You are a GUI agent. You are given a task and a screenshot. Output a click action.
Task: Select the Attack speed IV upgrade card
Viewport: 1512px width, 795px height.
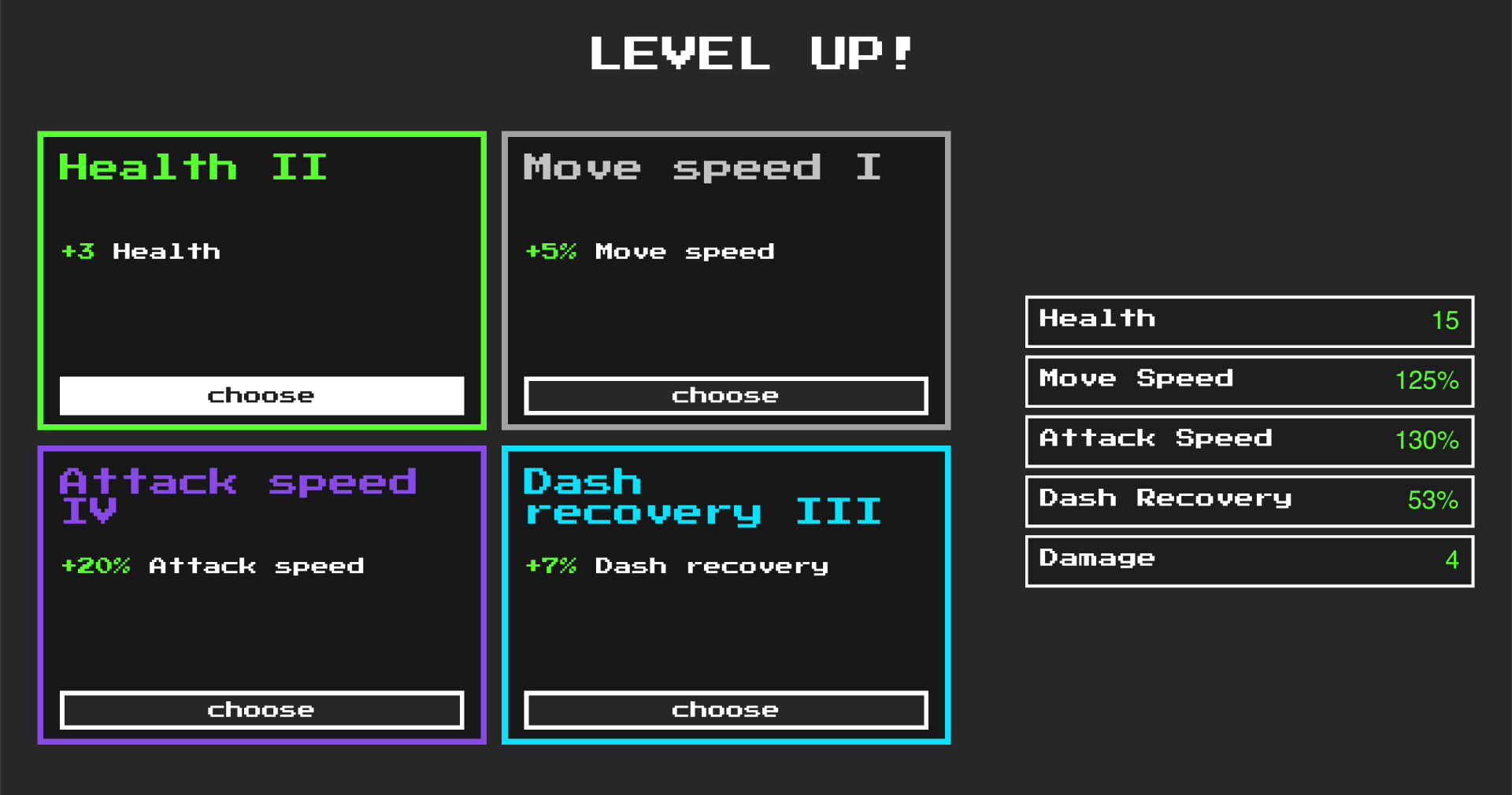point(261,594)
